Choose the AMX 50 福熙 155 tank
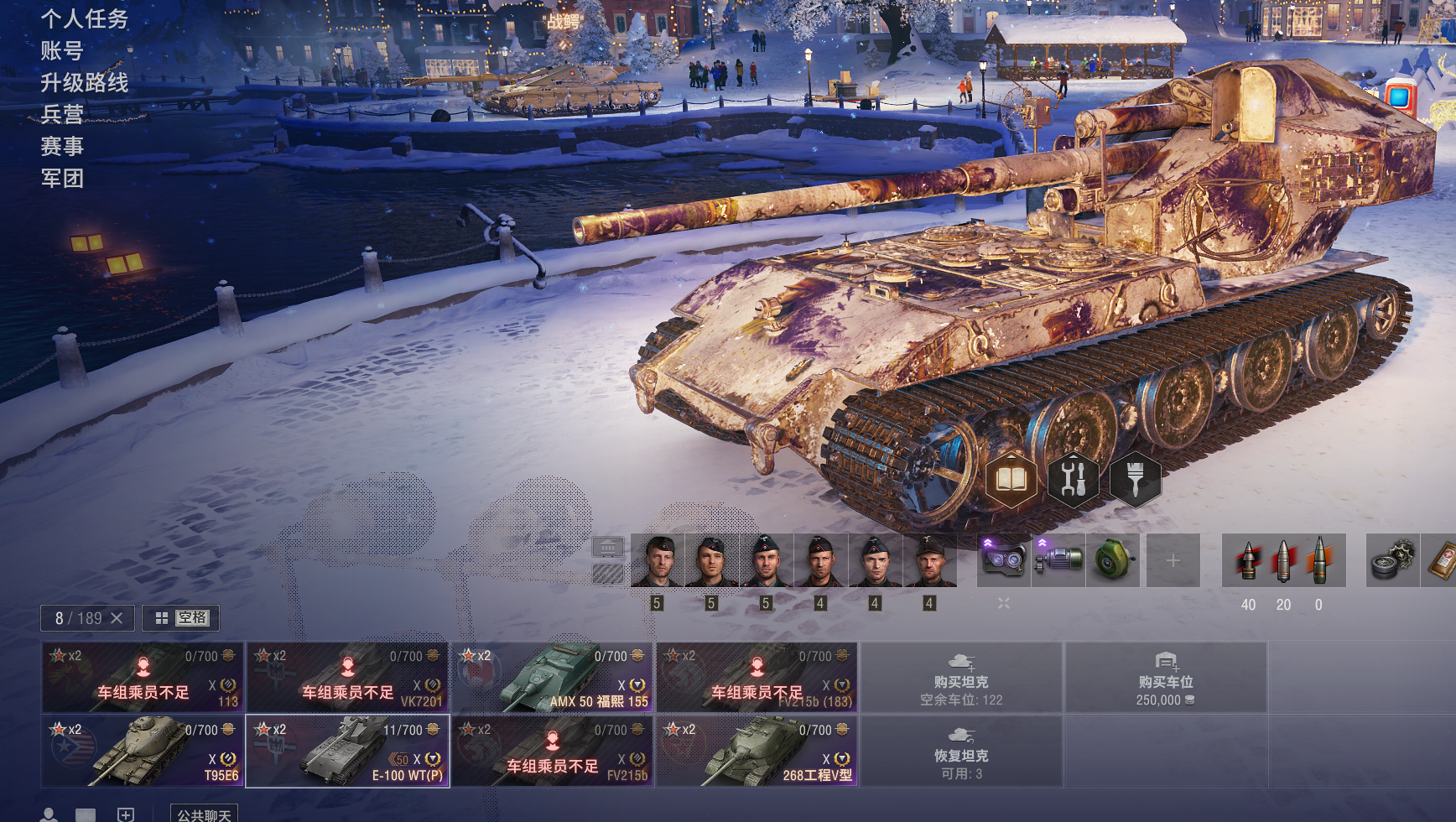Viewport: 1456px width, 822px height. 552,678
